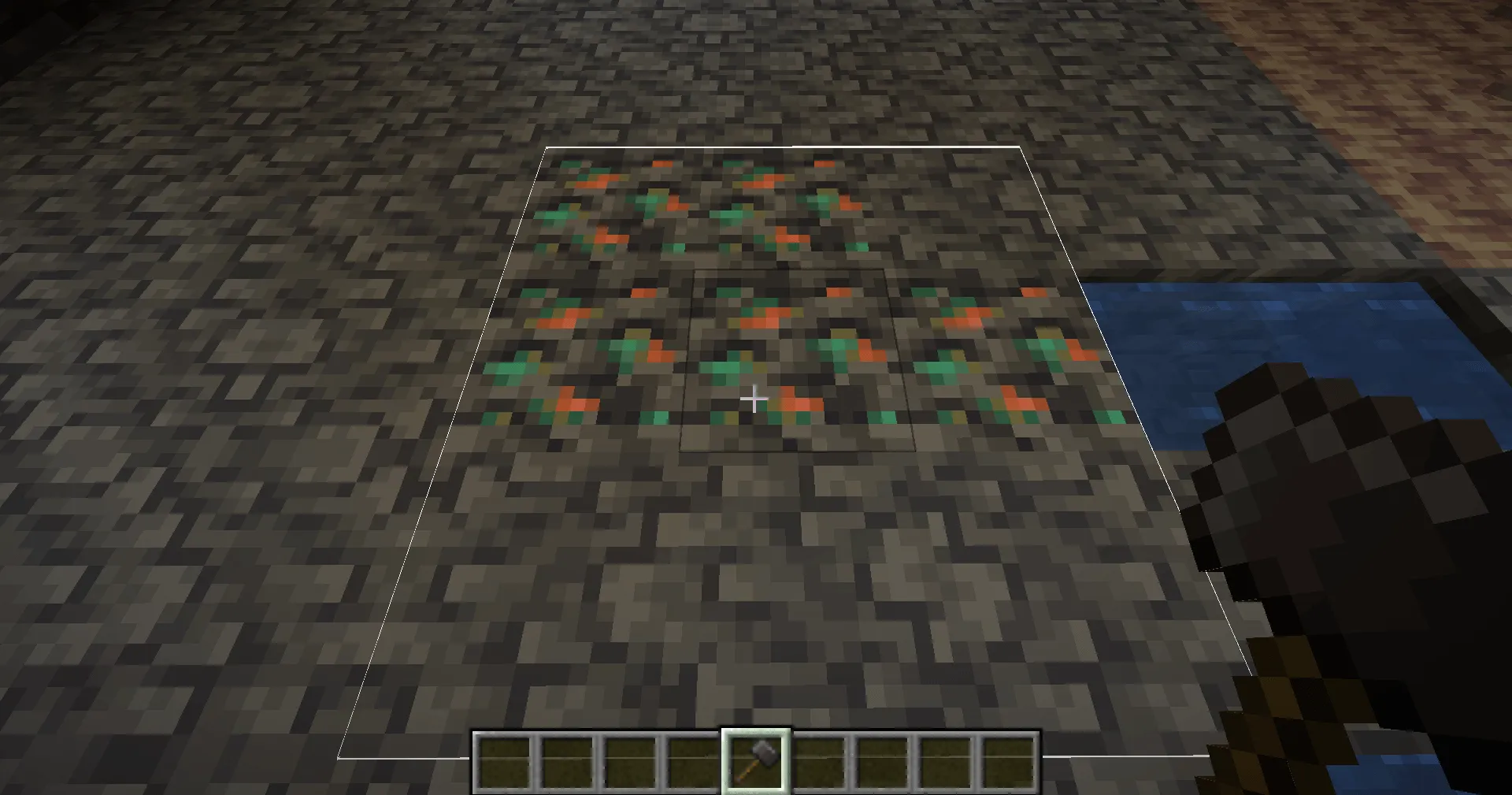Image resolution: width=1512 pixels, height=795 pixels.
Task: Click the crosshair at screen center
Action: click(754, 399)
